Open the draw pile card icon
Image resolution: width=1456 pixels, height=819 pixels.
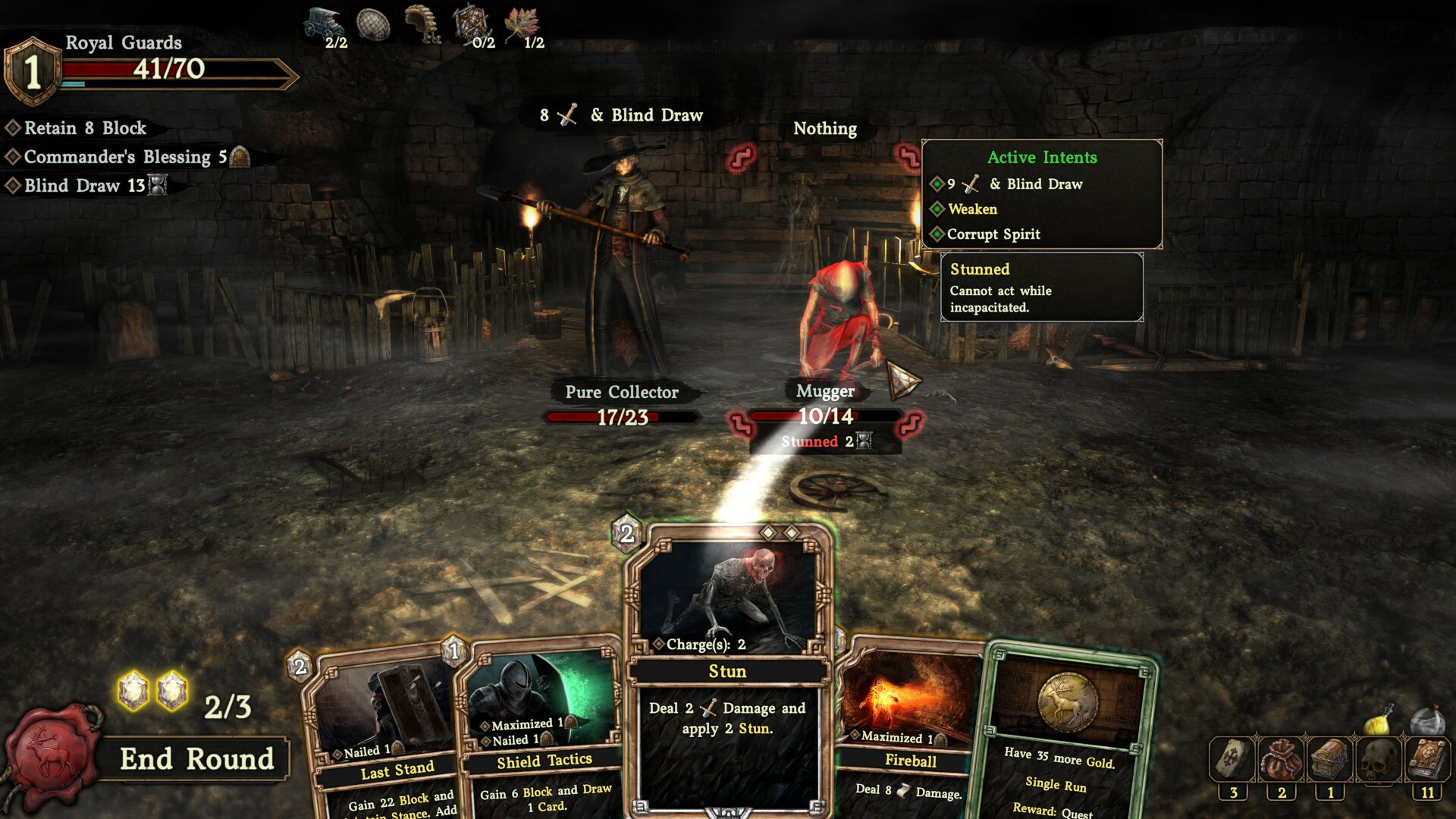(x=1233, y=759)
